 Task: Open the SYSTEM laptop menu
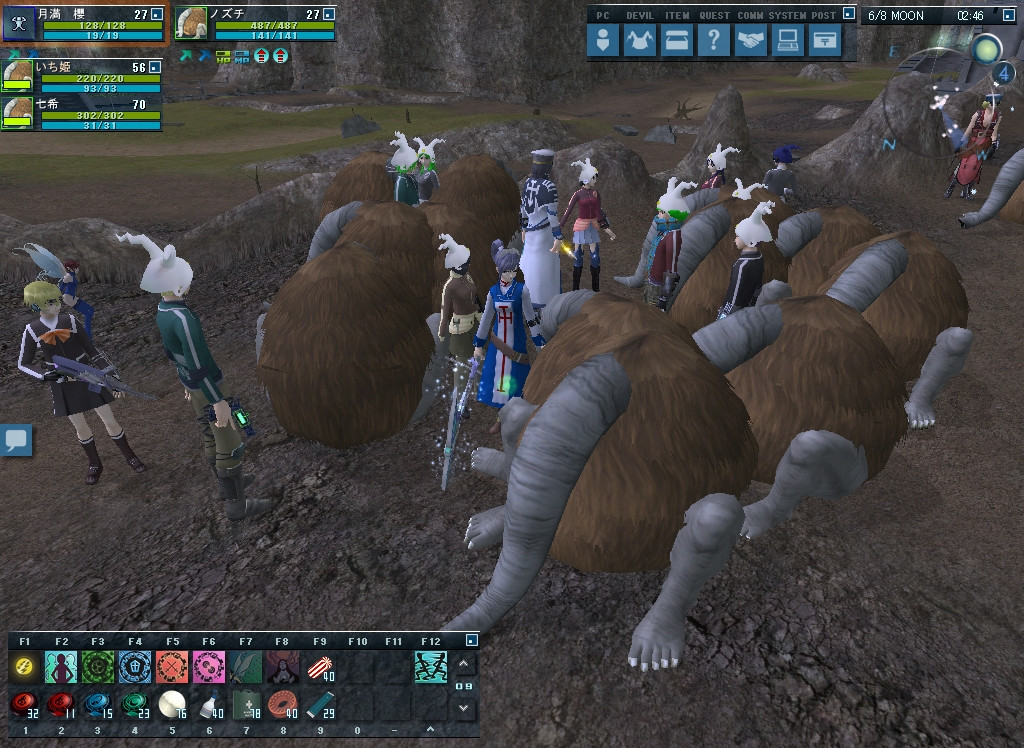click(x=787, y=41)
